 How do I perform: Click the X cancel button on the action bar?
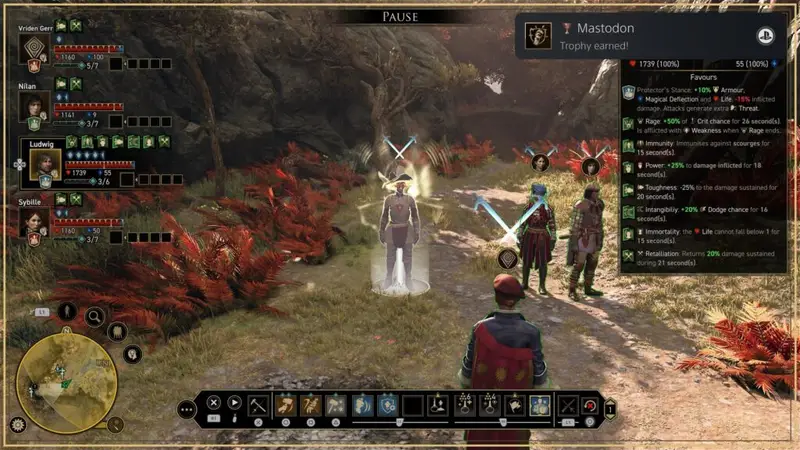coord(213,403)
